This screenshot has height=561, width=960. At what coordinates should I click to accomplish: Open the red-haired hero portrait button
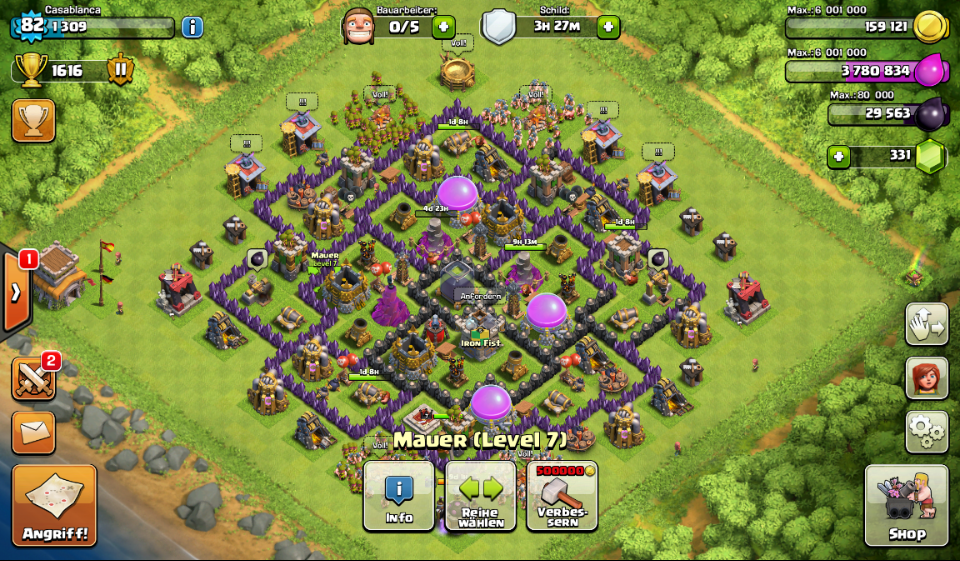(926, 378)
